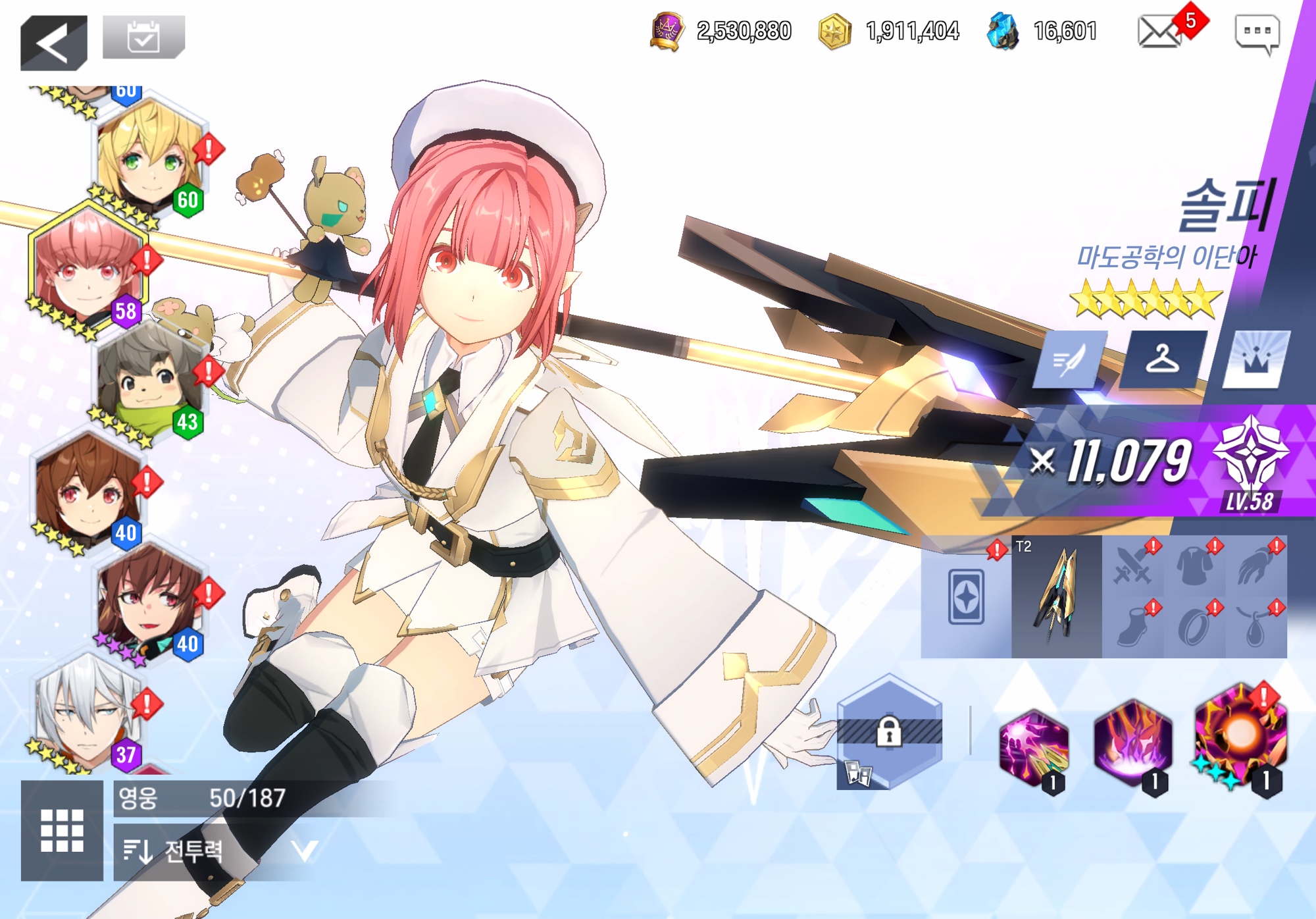
Task: Tap the crown rank-up button
Action: pyautogui.click(x=1255, y=360)
